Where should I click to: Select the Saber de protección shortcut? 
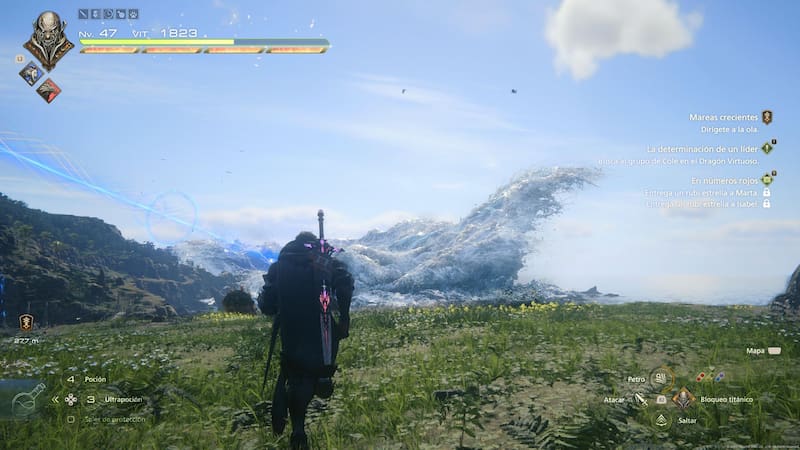[112, 419]
